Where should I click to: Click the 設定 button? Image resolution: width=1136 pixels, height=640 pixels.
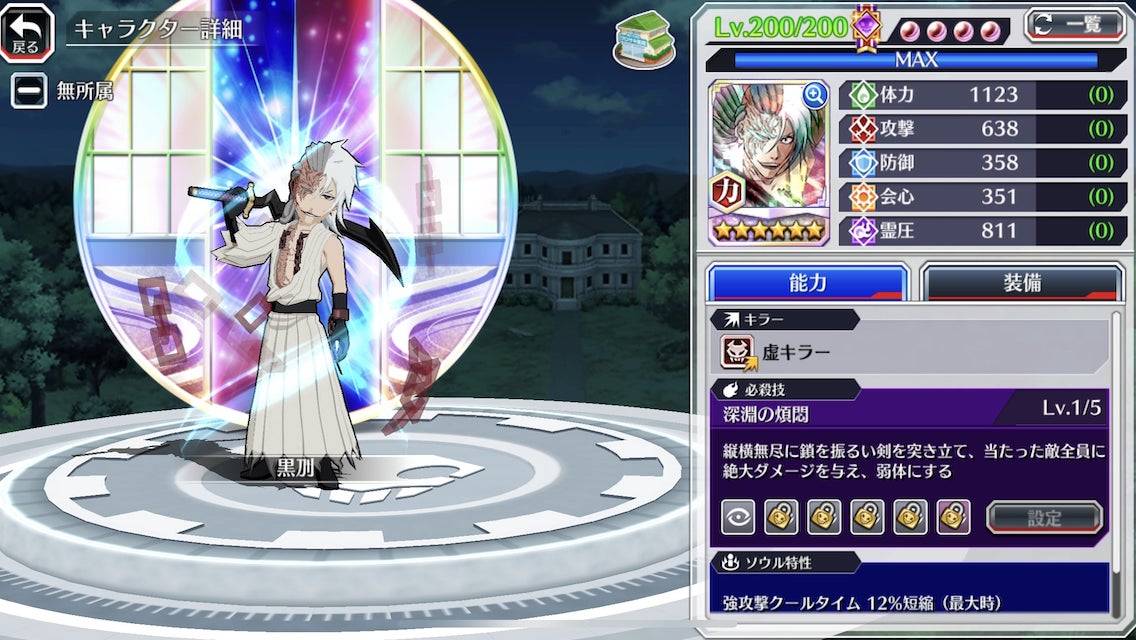pyautogui.click(x=1044, y=517)
